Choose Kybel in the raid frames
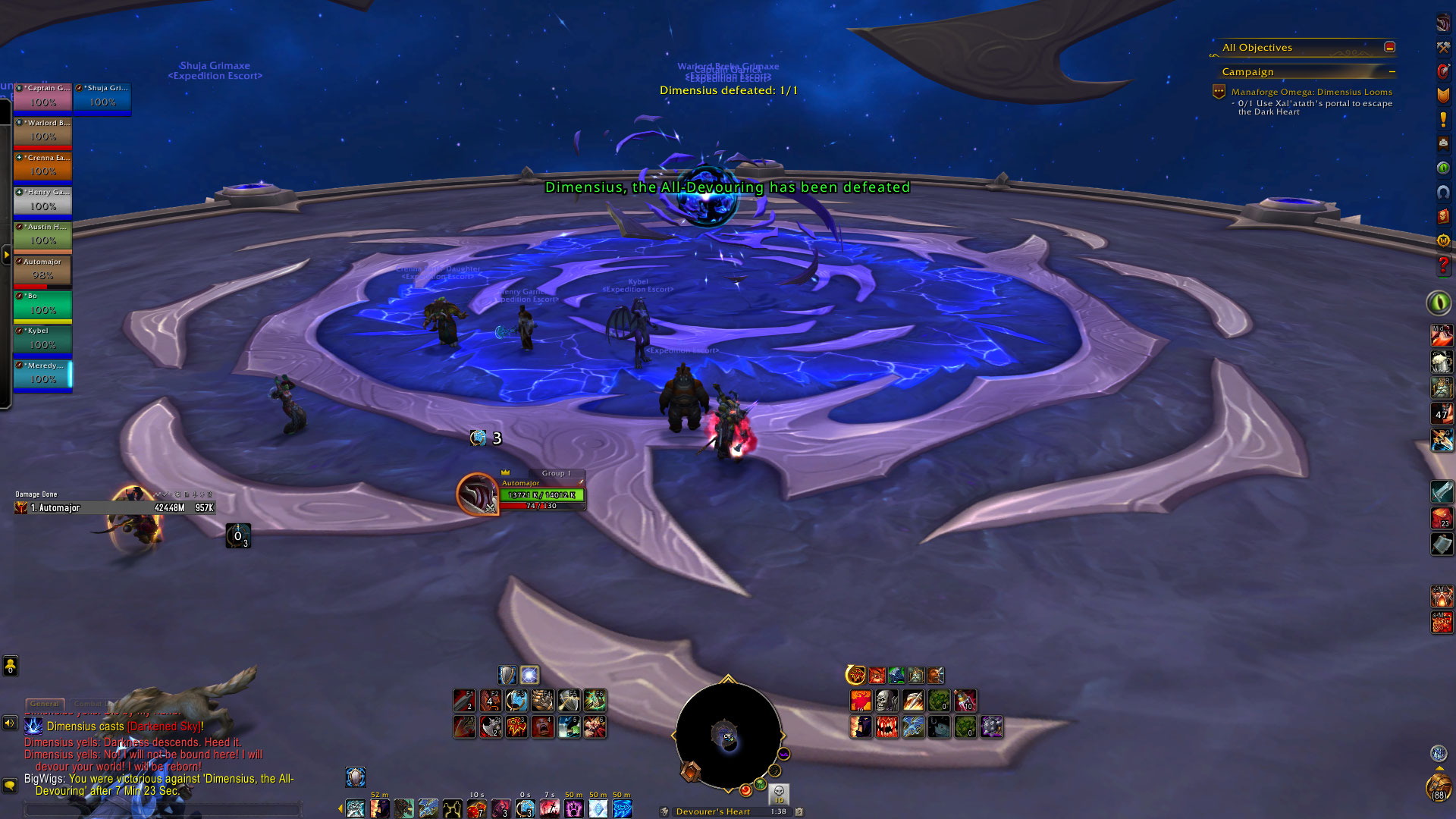 coord(42,340)
